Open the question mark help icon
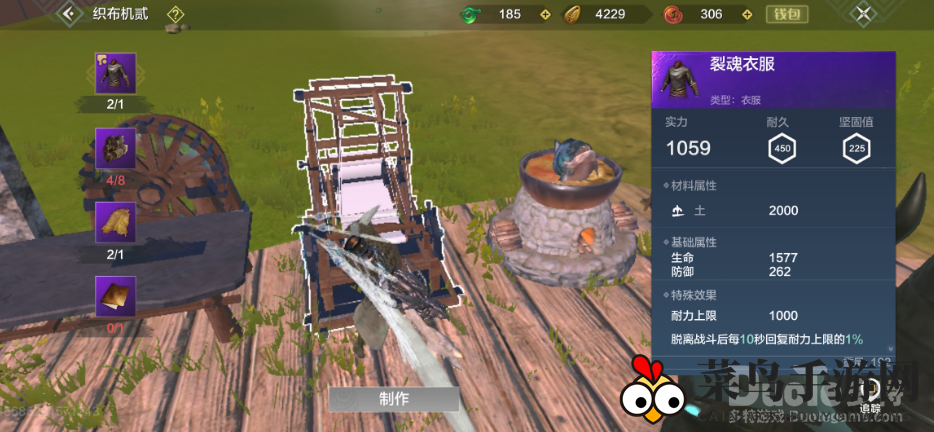Image resolution: width=934 pixels, height=432 pixels. (176, 14)
